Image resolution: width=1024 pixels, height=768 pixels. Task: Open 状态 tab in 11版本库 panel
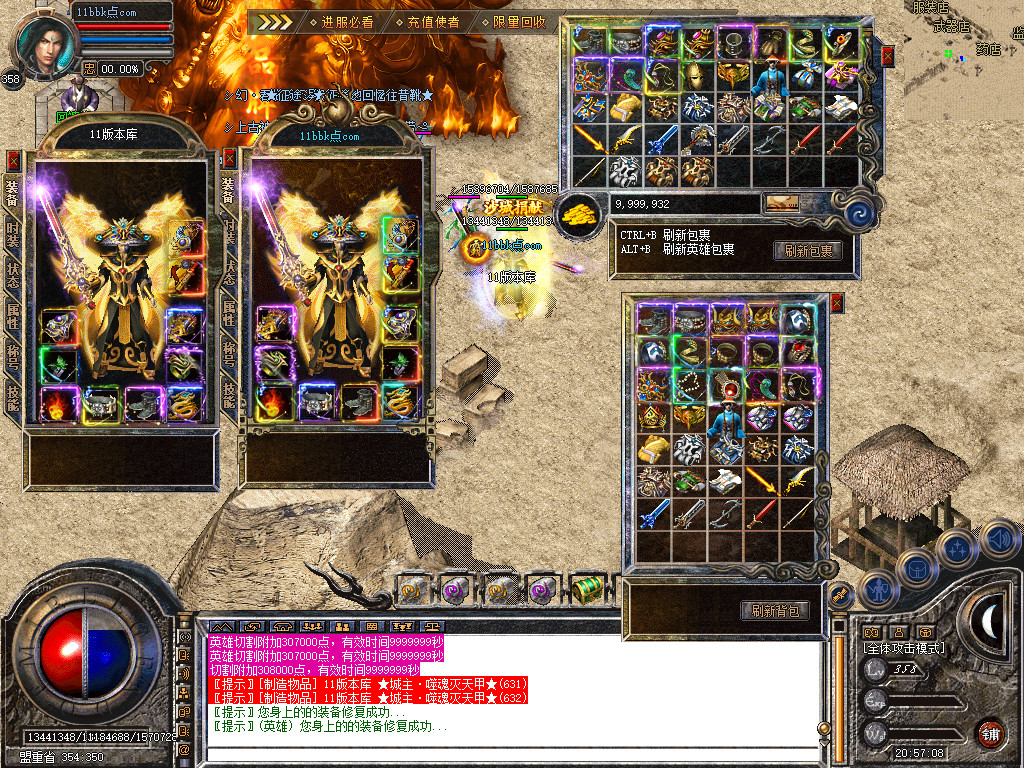tap(12, 272)
